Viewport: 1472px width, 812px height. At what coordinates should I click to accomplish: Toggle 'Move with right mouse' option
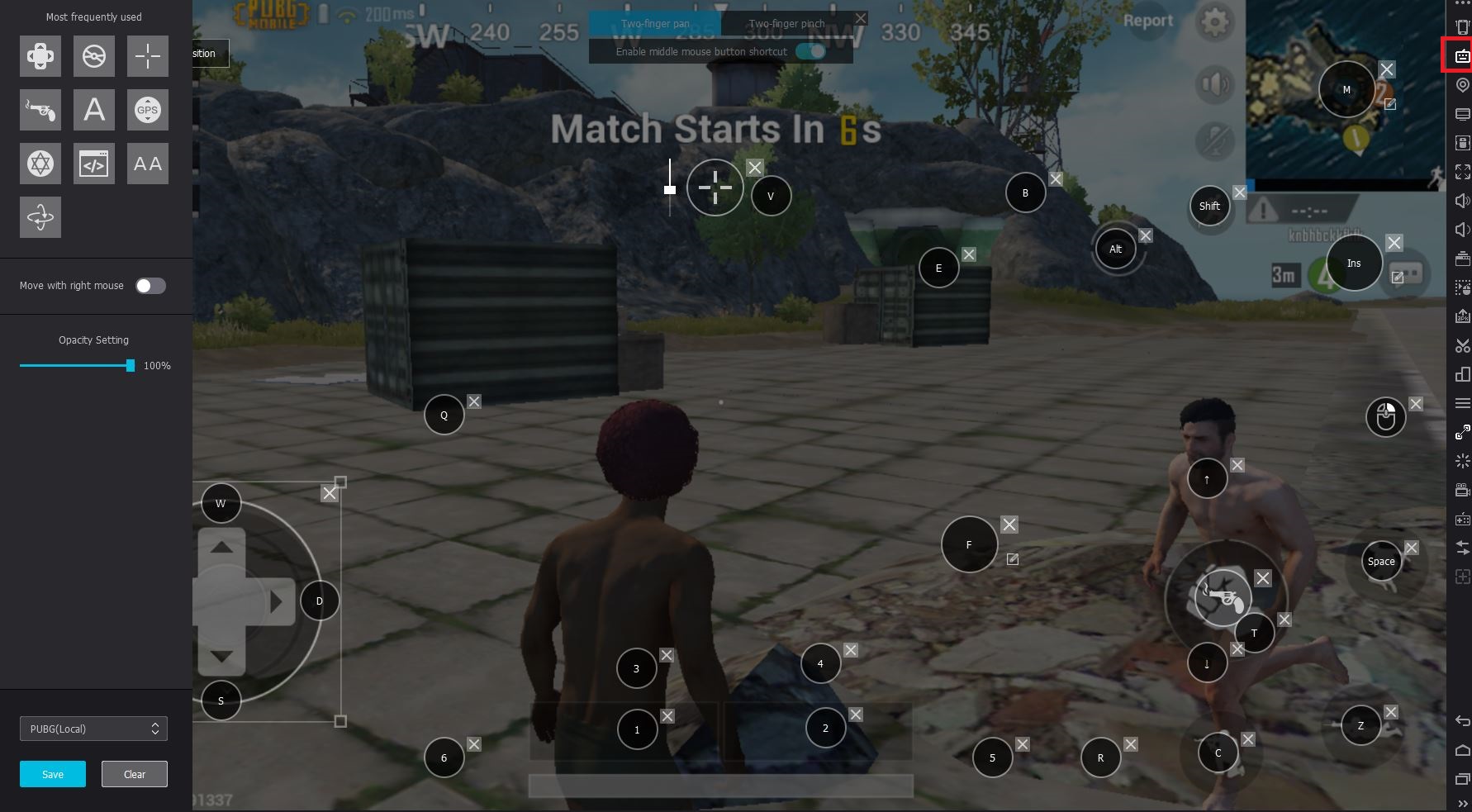[x=150, y=285]
